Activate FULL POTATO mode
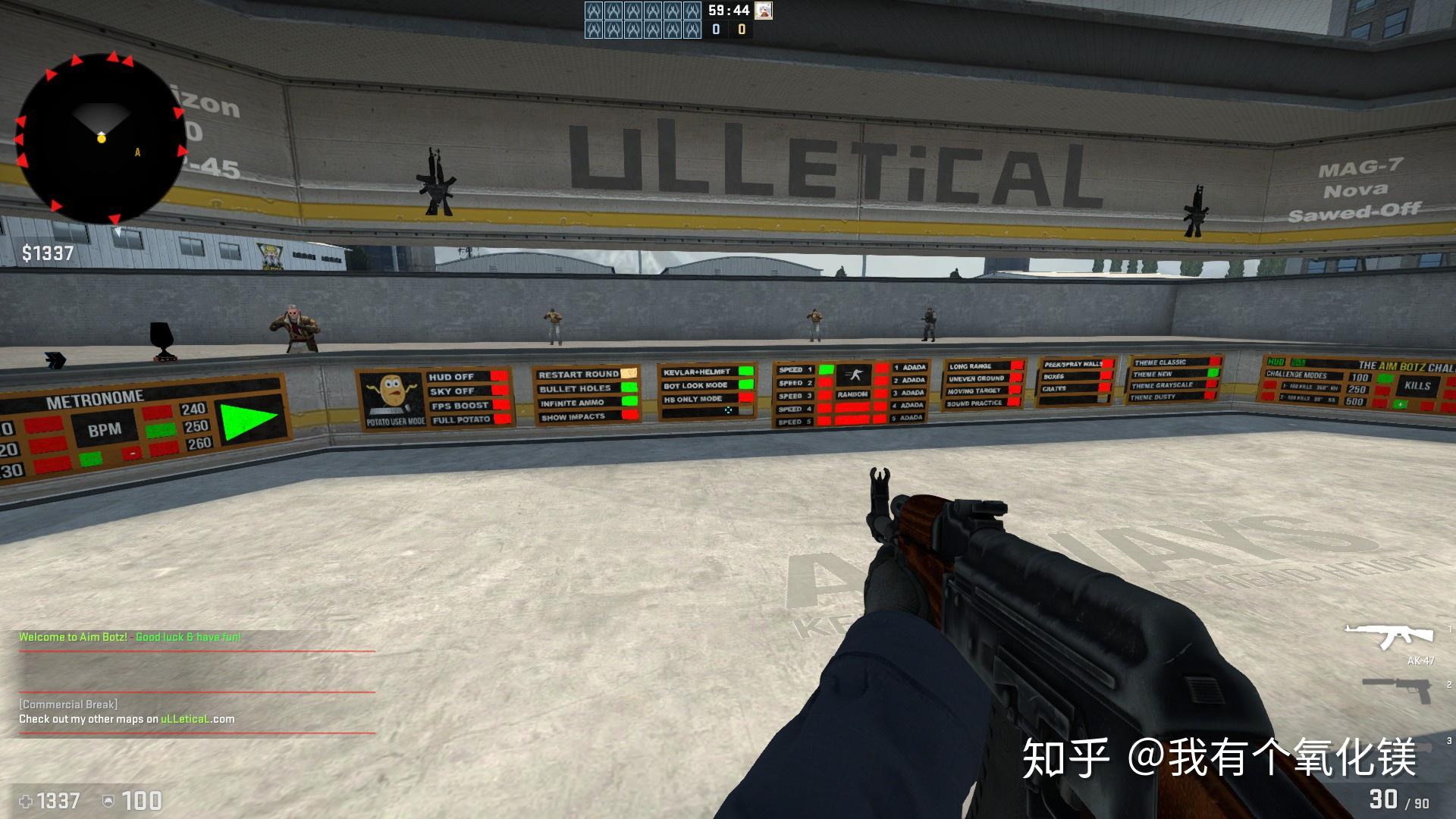Viewport: 1456px width, 819px height. tap(500, 419)
